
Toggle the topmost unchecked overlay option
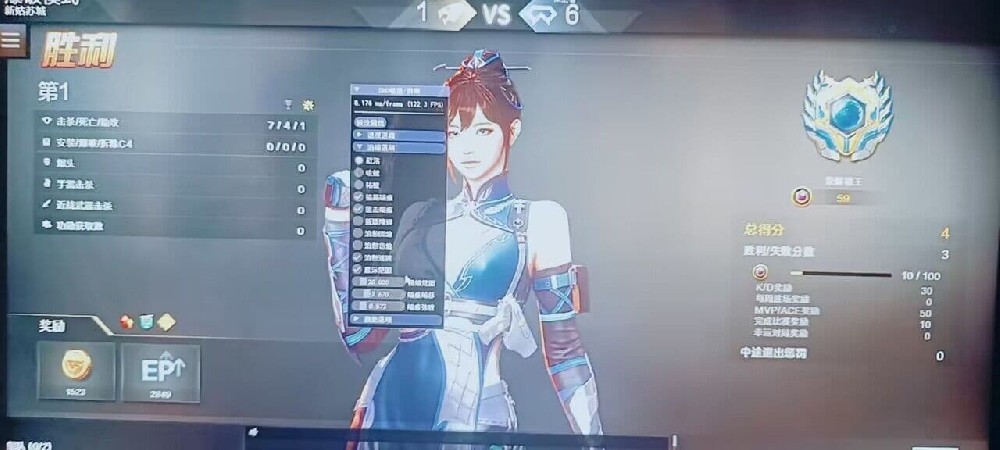point(359,159)
